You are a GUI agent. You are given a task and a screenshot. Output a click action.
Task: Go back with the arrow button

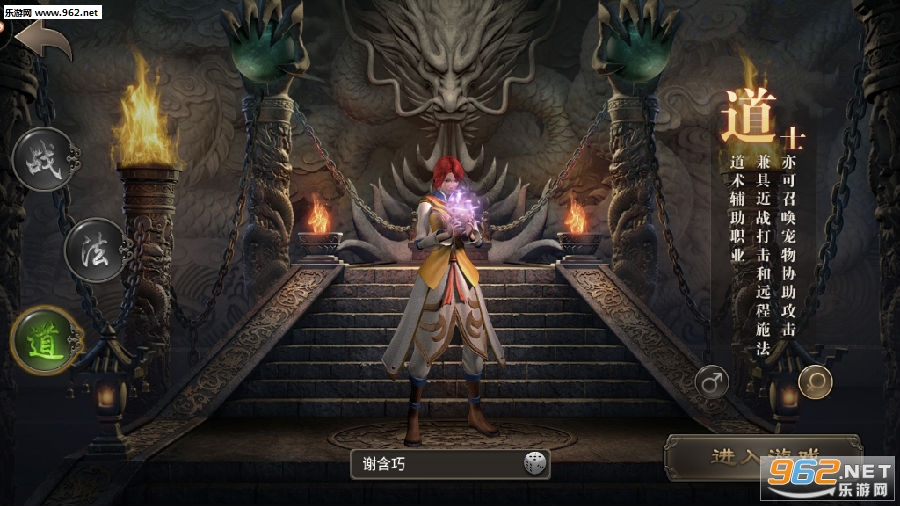[42, 41]
